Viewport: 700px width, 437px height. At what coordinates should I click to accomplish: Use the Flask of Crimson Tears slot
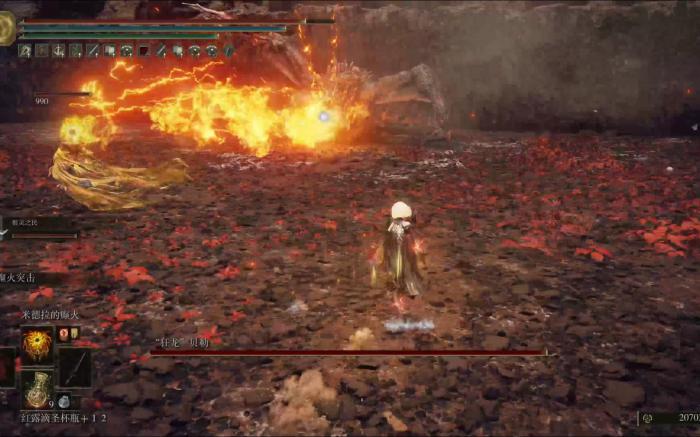coord(37,390)
